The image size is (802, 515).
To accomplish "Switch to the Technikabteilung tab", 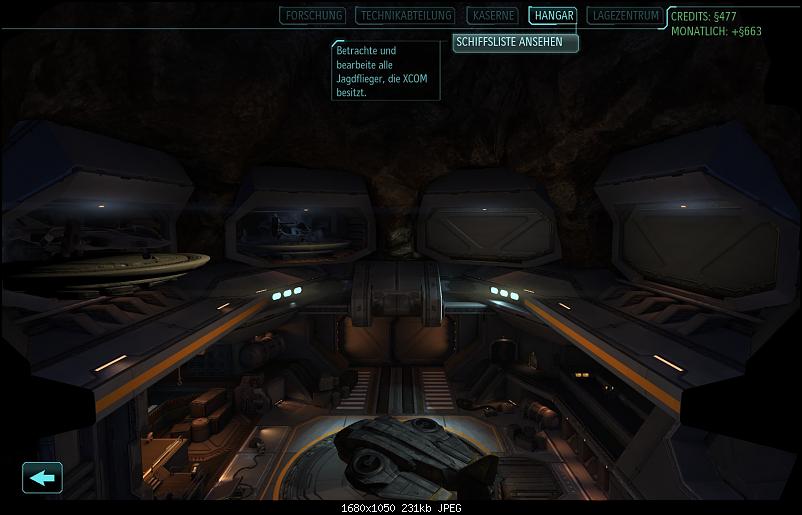I will [x=406, y=16].
